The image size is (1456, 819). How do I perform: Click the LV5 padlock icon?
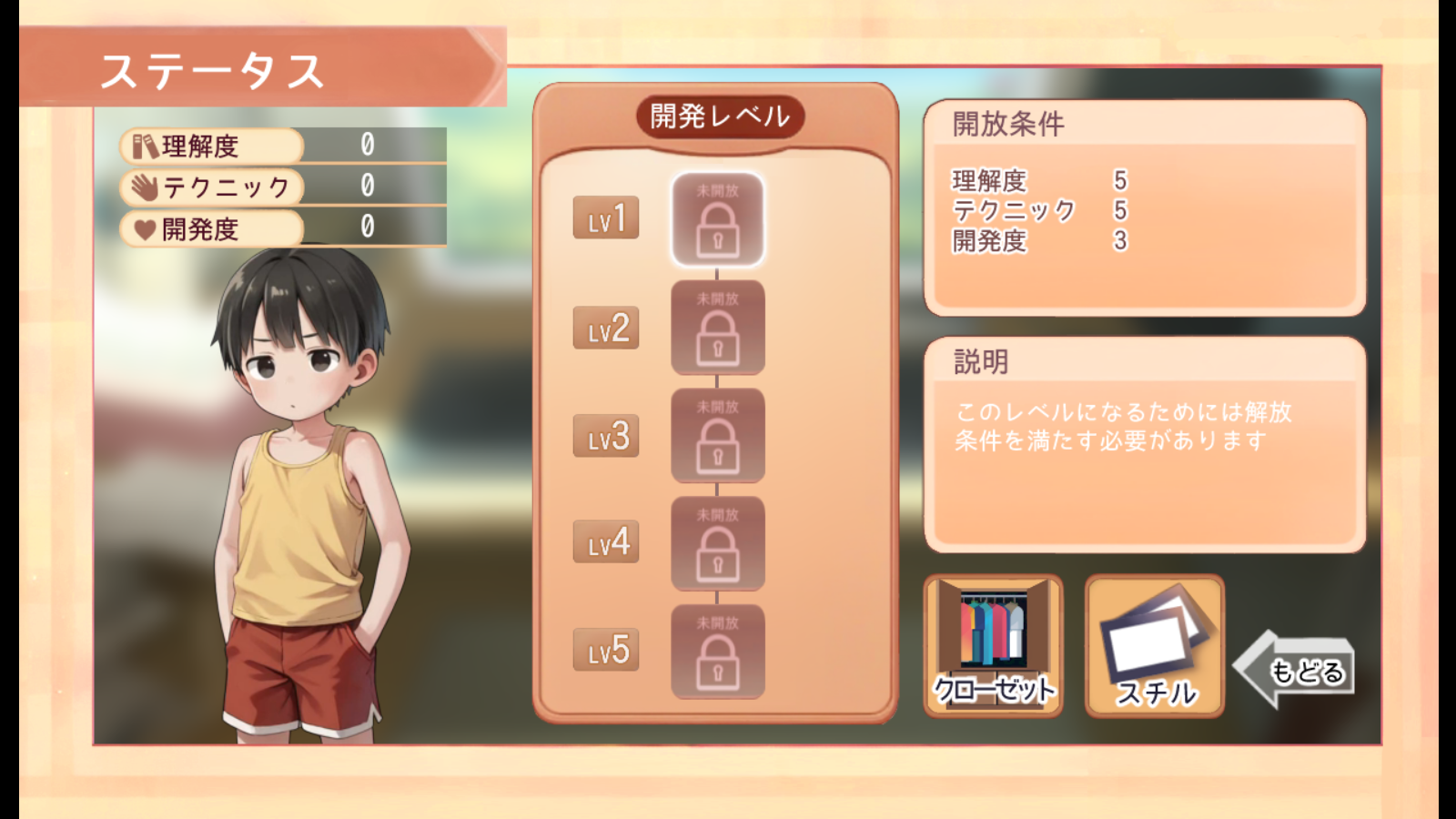(x=718, y=652)
